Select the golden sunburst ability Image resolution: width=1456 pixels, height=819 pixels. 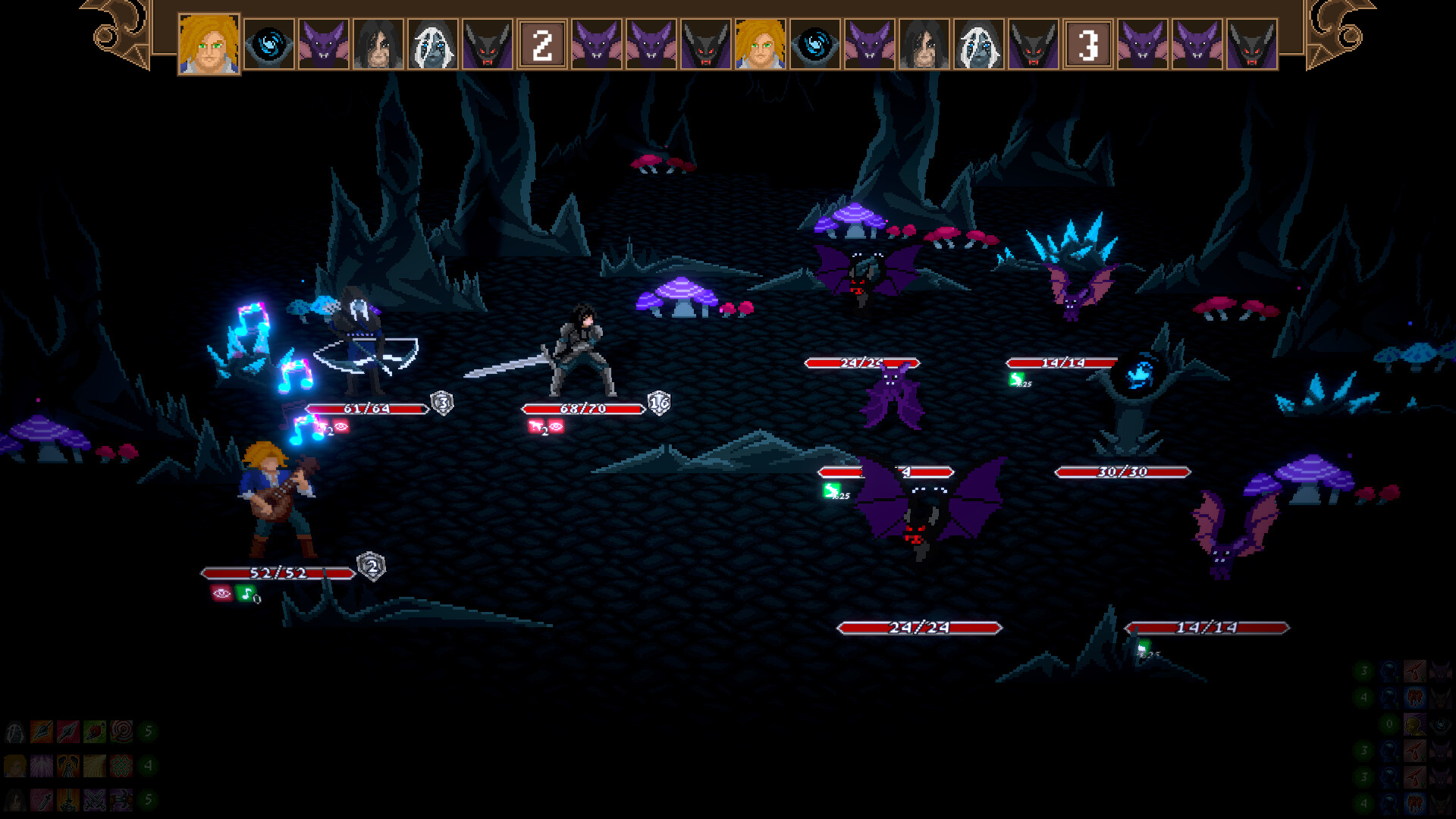tap(95, 766)
